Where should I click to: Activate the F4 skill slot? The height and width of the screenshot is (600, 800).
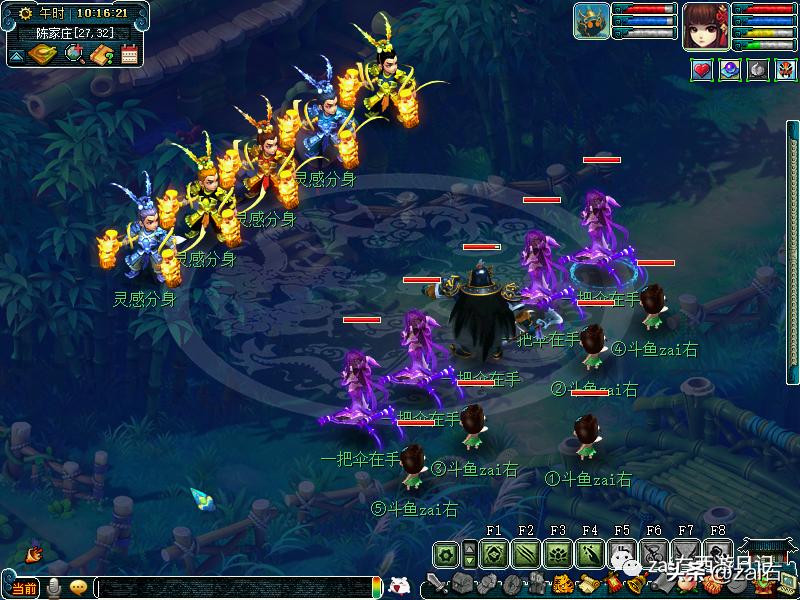pos(590,553)
